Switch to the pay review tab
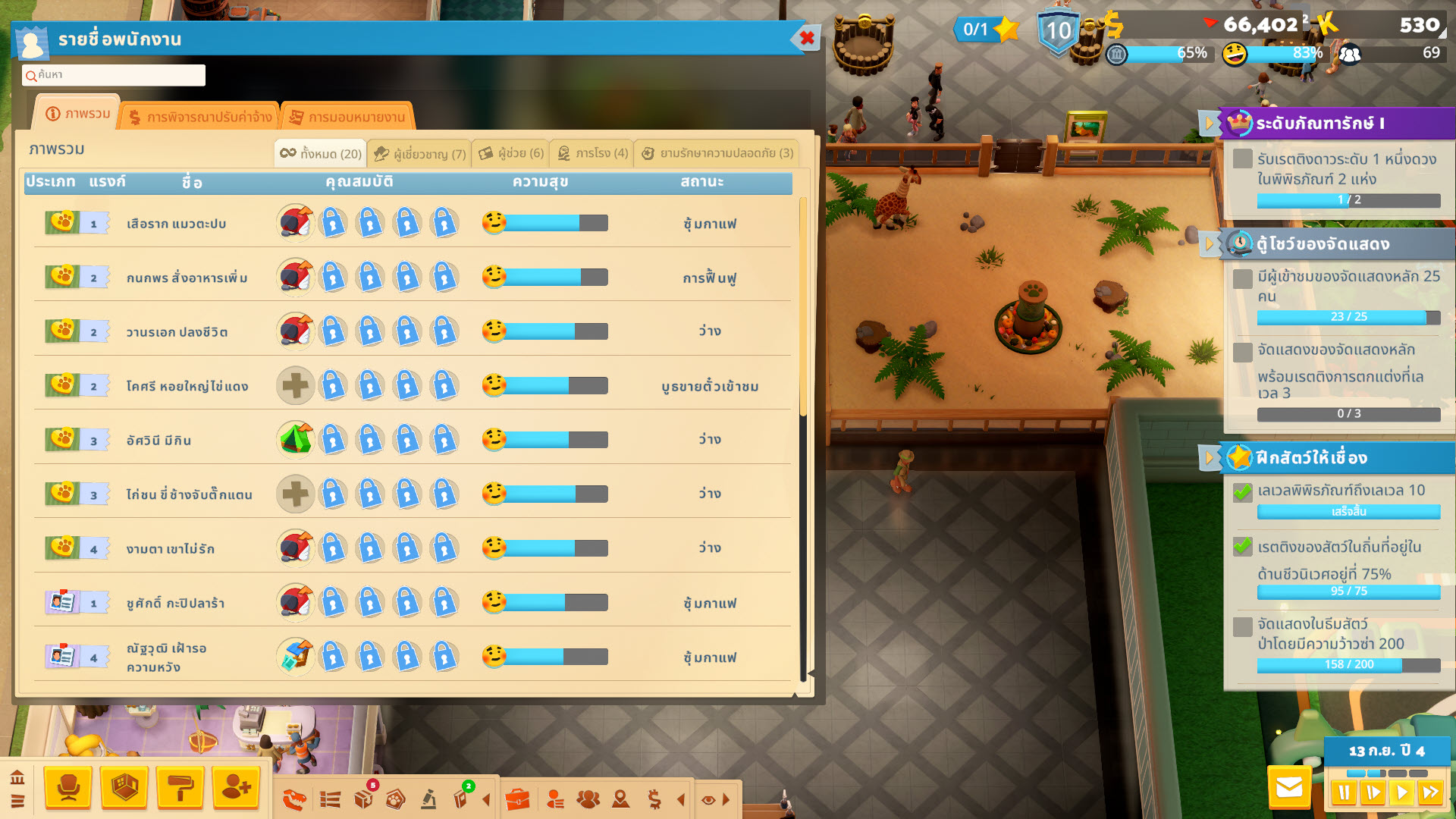Screen dimensions: 1456x819 point(201,118)
